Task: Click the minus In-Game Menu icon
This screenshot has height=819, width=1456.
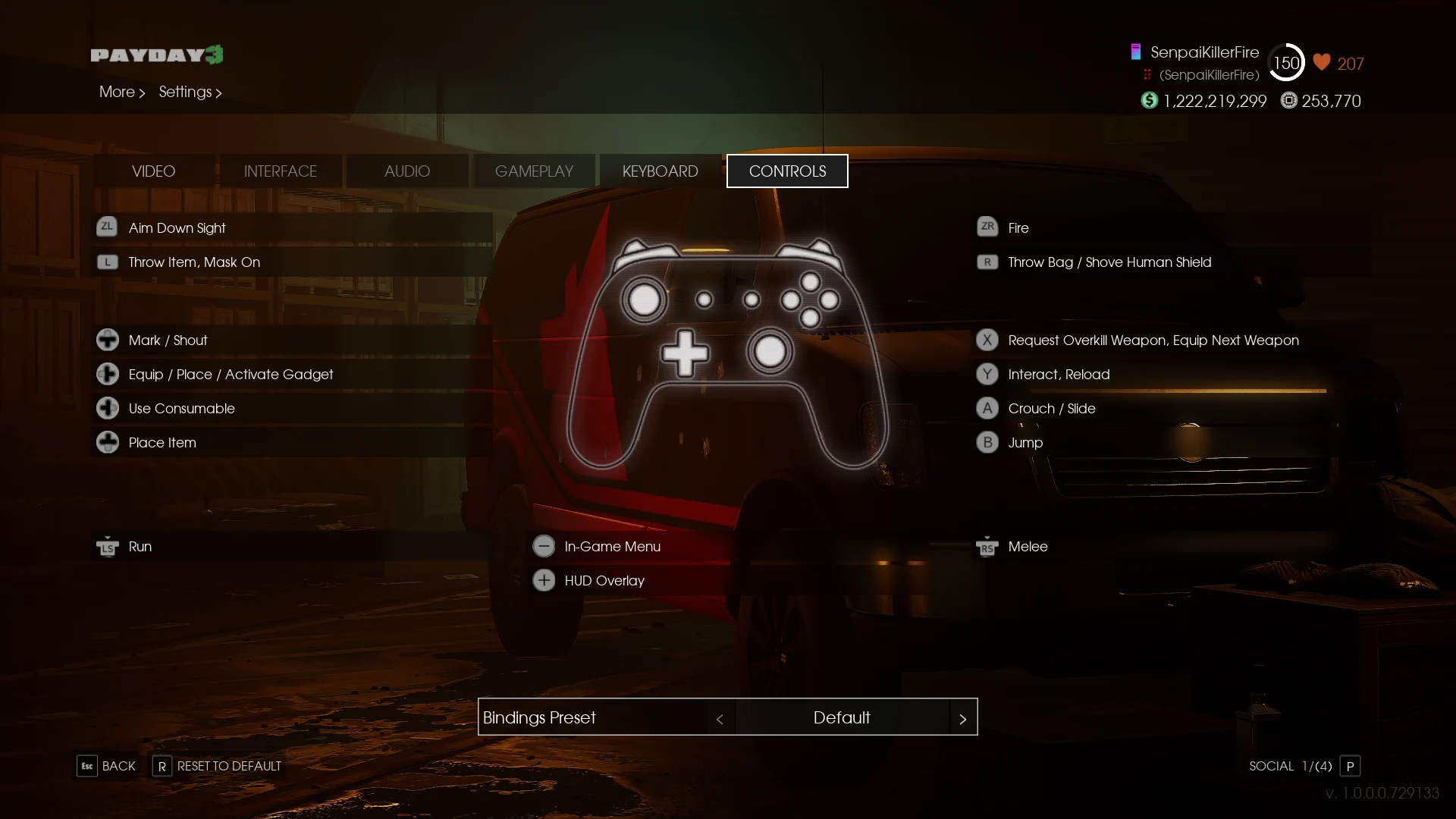Action: (544, 545)
